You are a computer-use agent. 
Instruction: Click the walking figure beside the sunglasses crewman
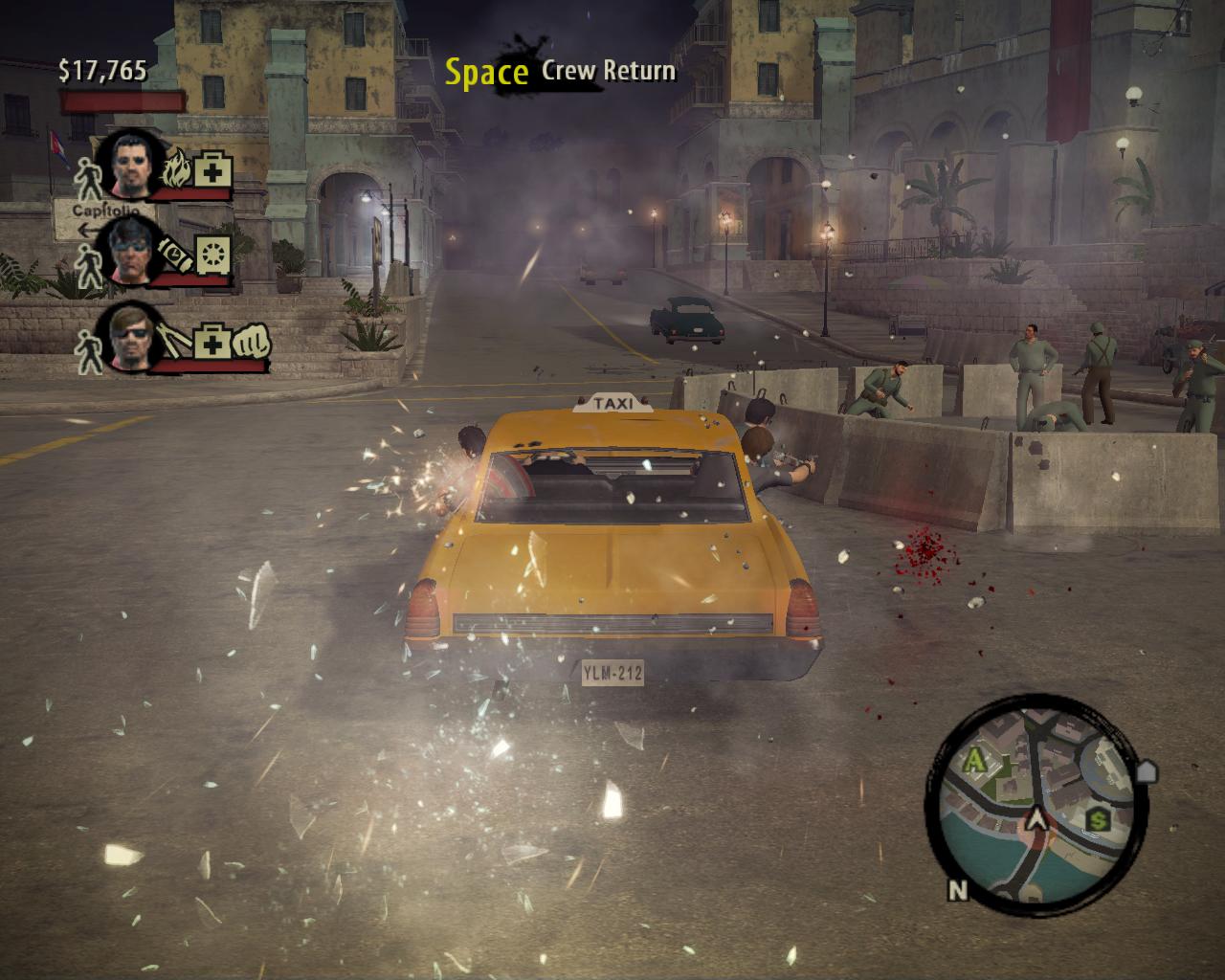[x=89, y=352]
